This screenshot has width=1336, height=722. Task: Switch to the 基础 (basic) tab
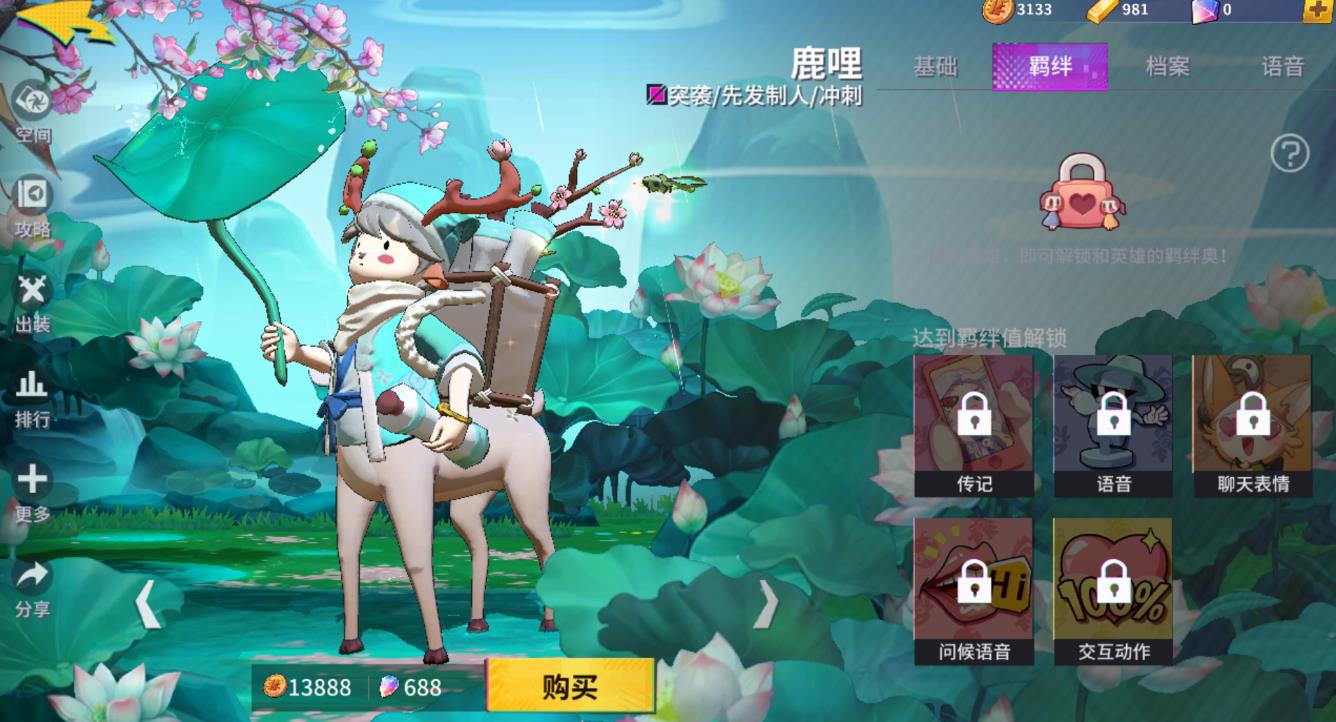[x=937, y=66]
